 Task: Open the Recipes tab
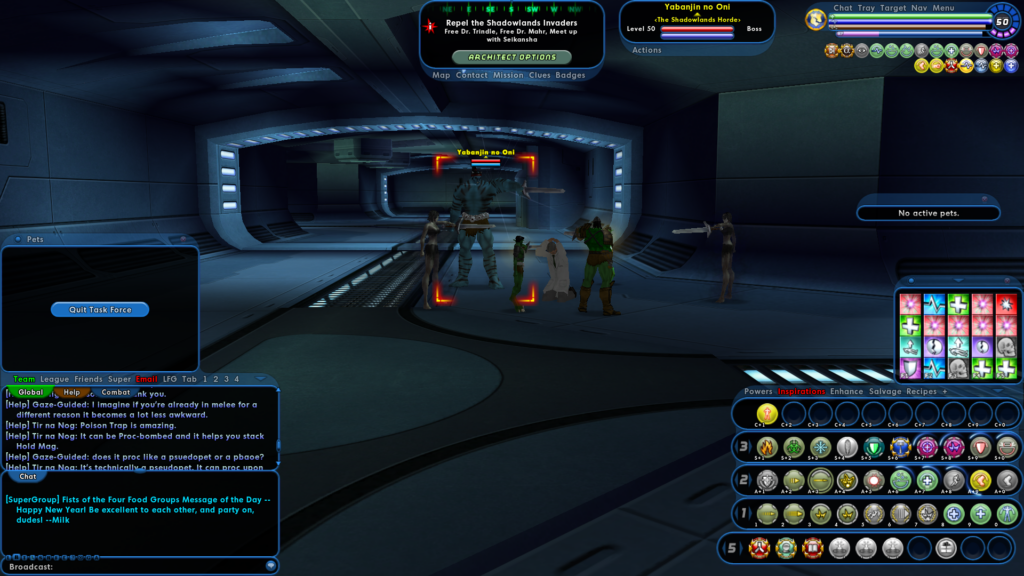click(921, 391)
